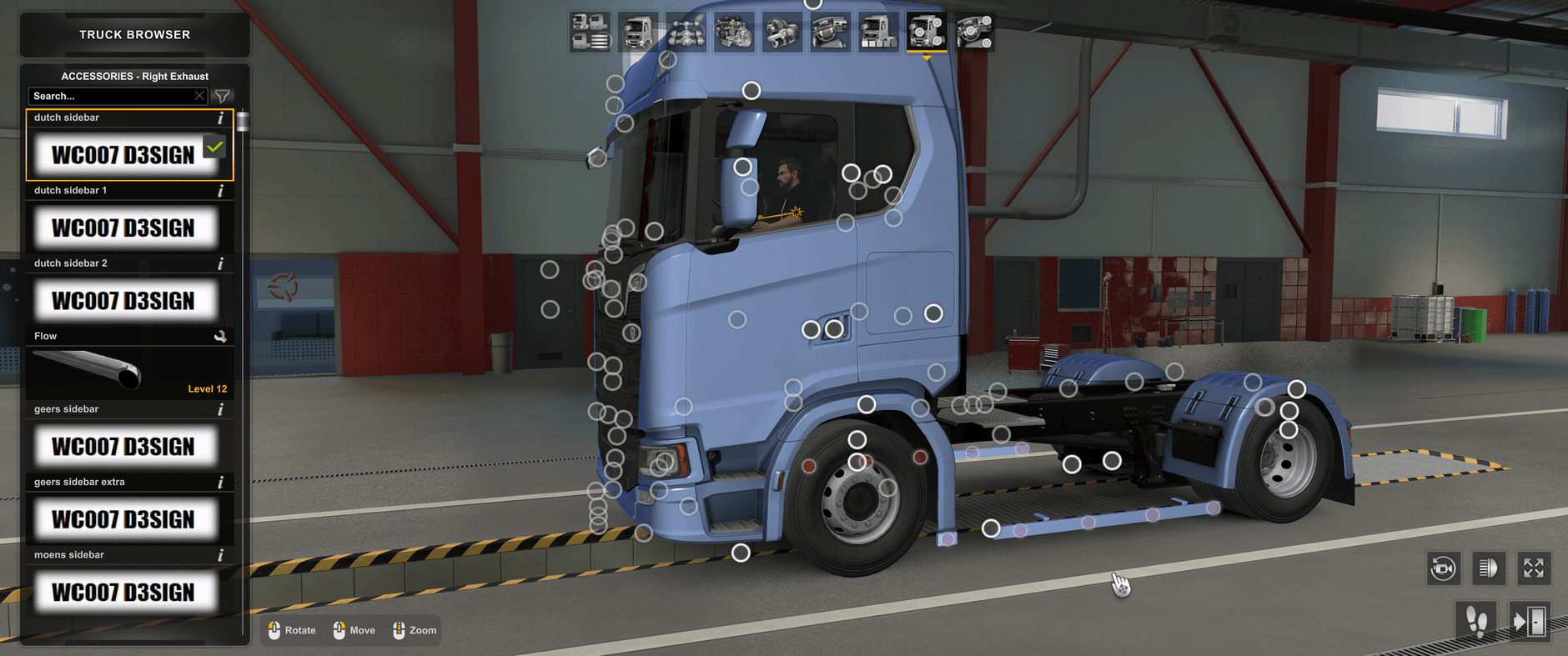Clear the search box with the X button
The height and width of the screenshot is (656, 1568).
[199, 96]
